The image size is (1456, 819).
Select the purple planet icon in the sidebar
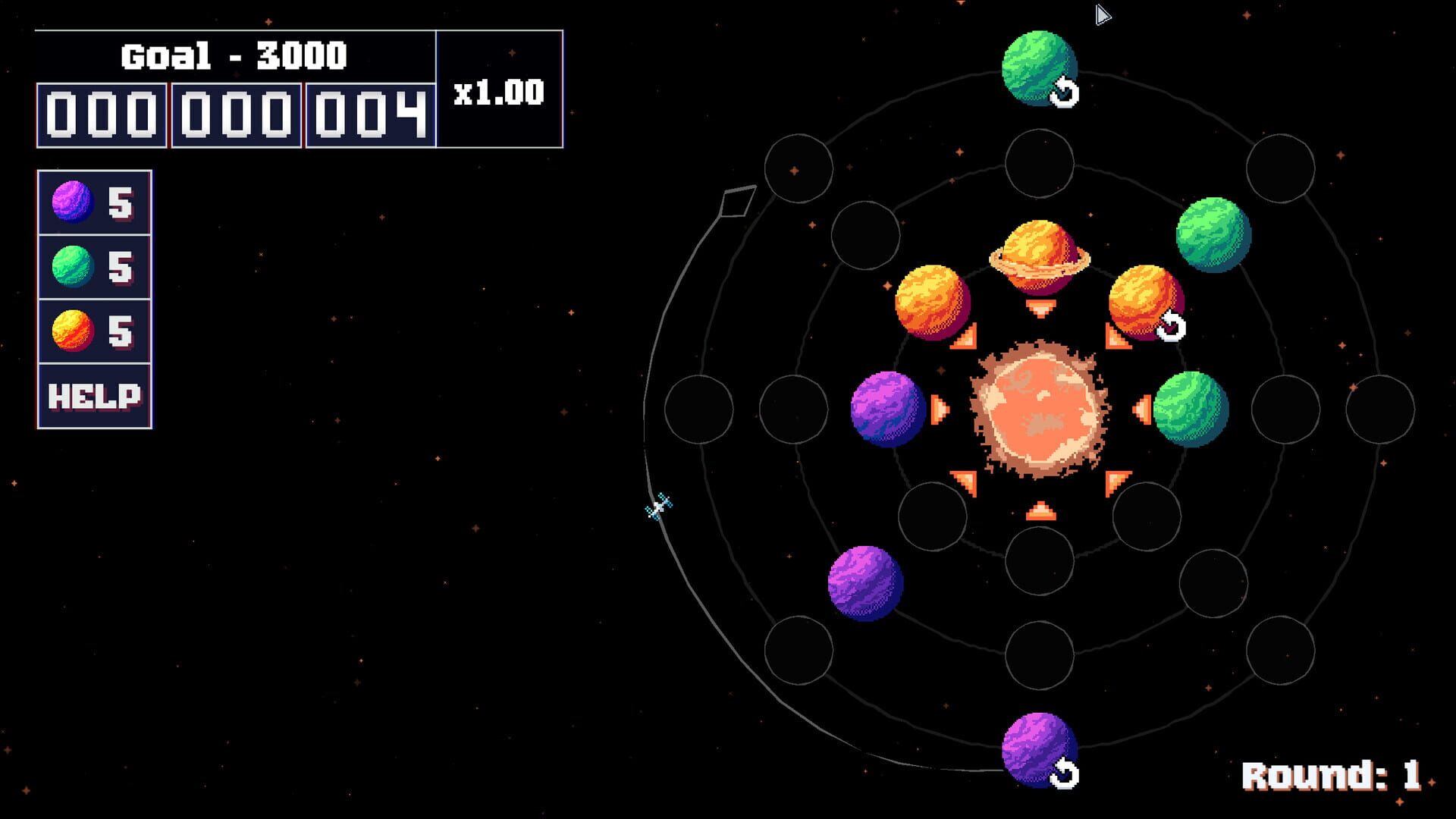(x=74, y=201)
